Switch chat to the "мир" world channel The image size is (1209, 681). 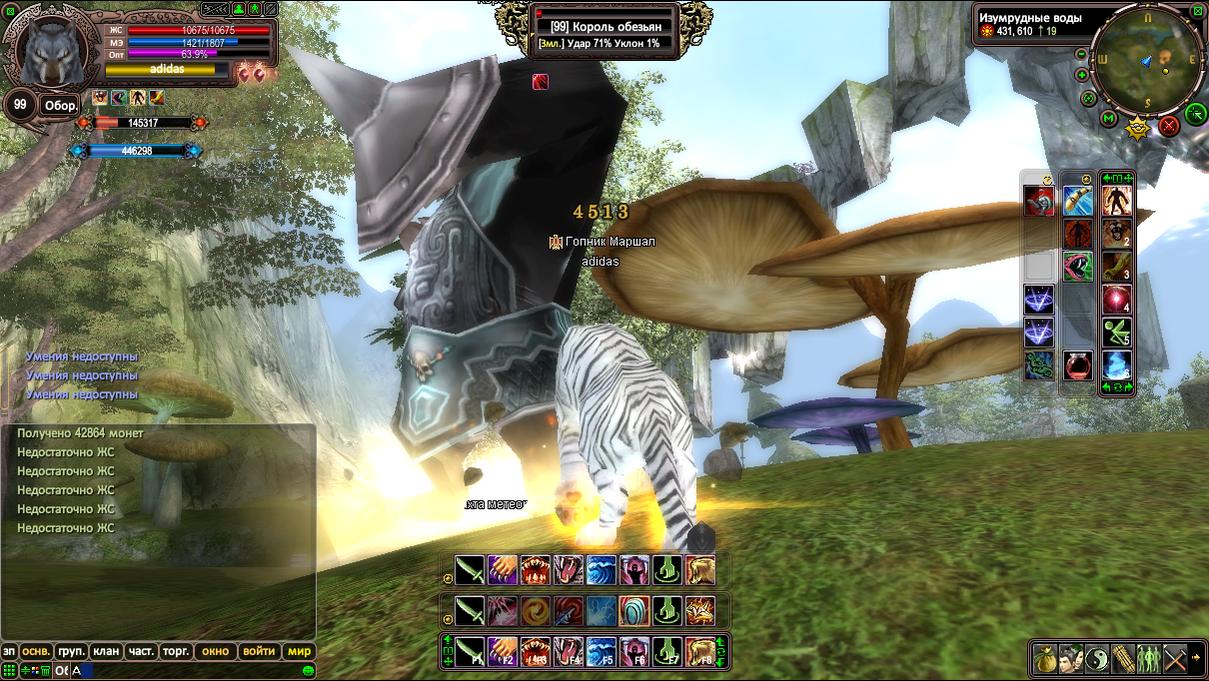pos(300,651)
